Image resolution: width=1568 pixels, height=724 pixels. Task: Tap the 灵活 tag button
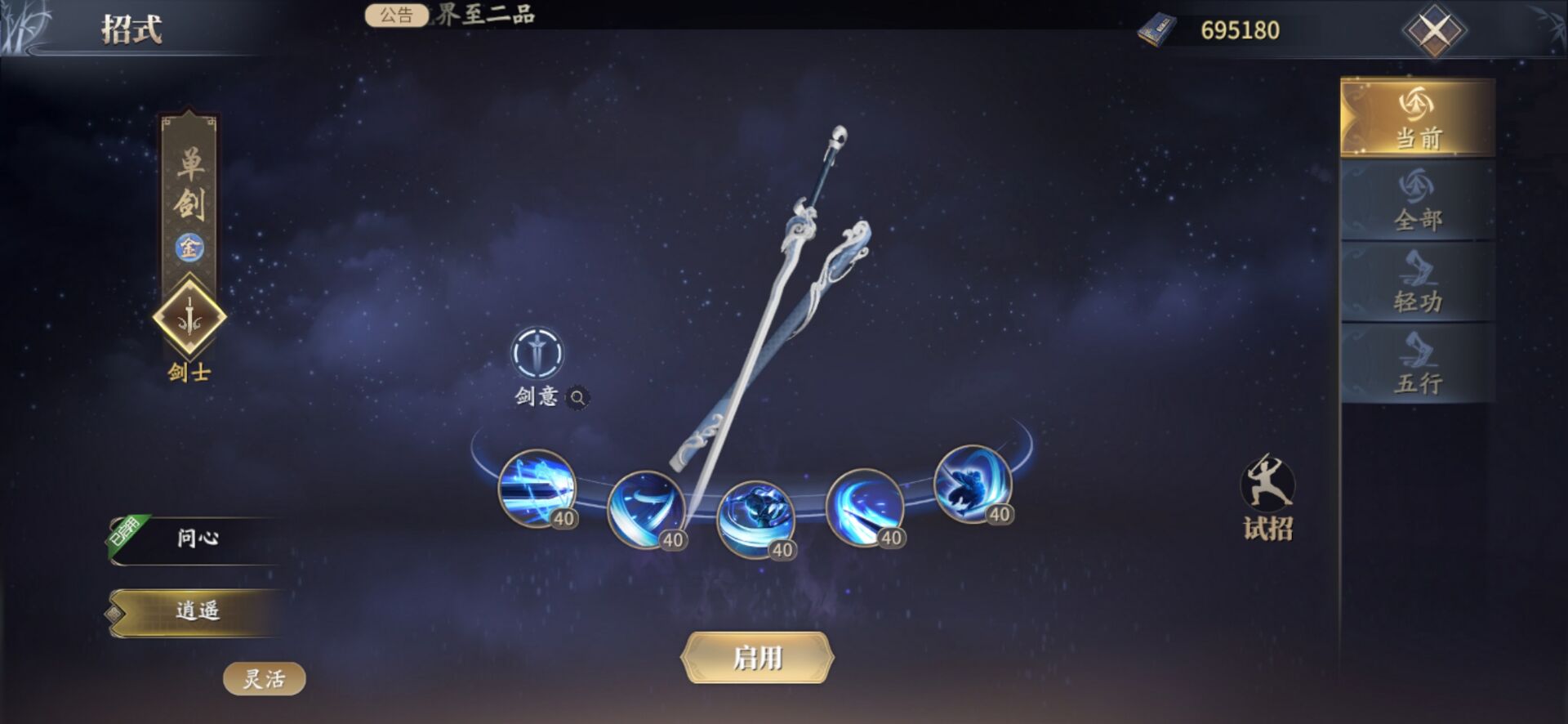[x=264, y=679]
